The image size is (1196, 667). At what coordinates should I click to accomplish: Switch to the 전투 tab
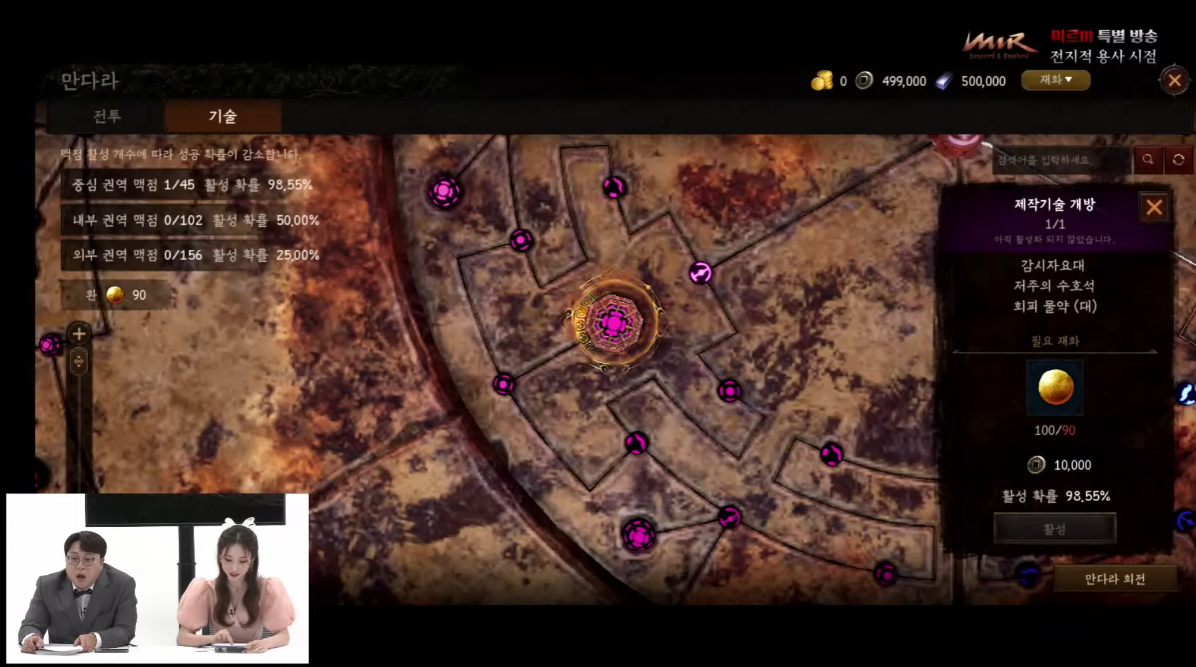[107, 116]
